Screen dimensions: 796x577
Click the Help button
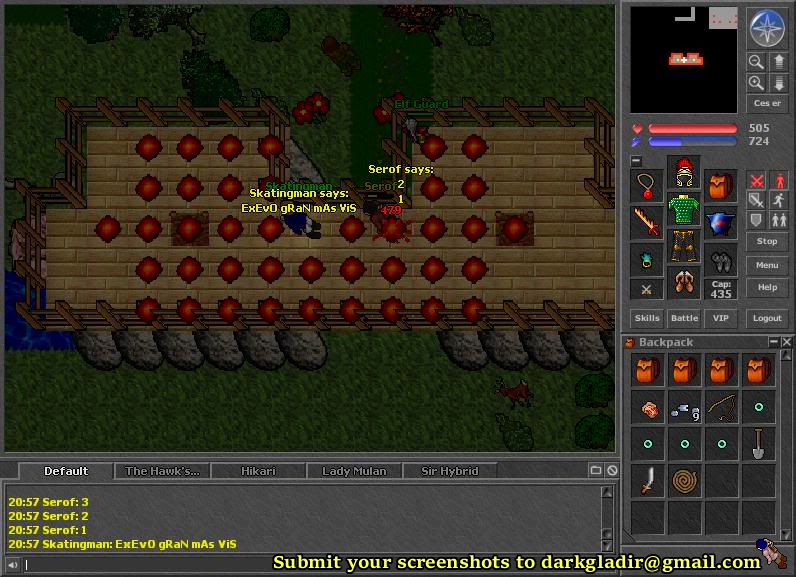coord(767,287)
